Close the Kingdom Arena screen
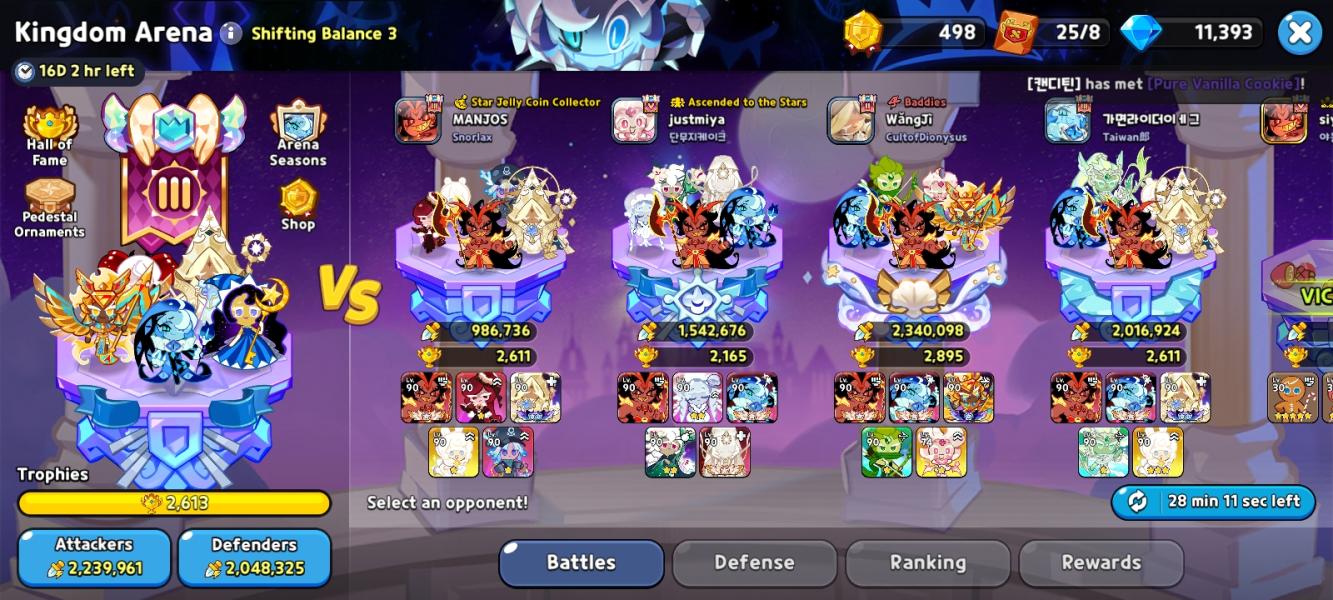 [1299, 33]
